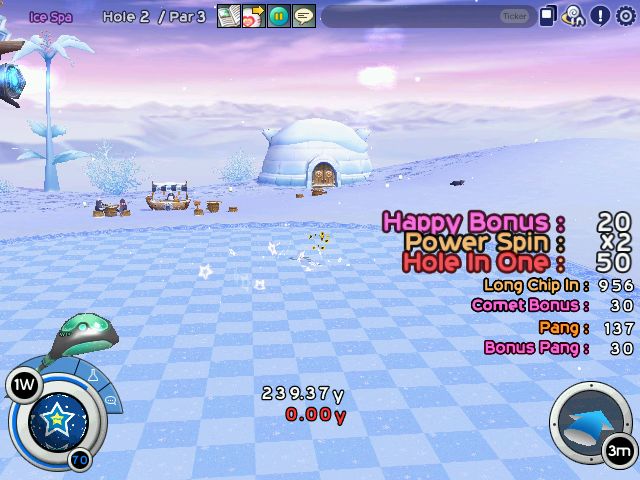640x480 pixels.
Task: Open the quick chat bubble on club dial
Action: [110, 399]
